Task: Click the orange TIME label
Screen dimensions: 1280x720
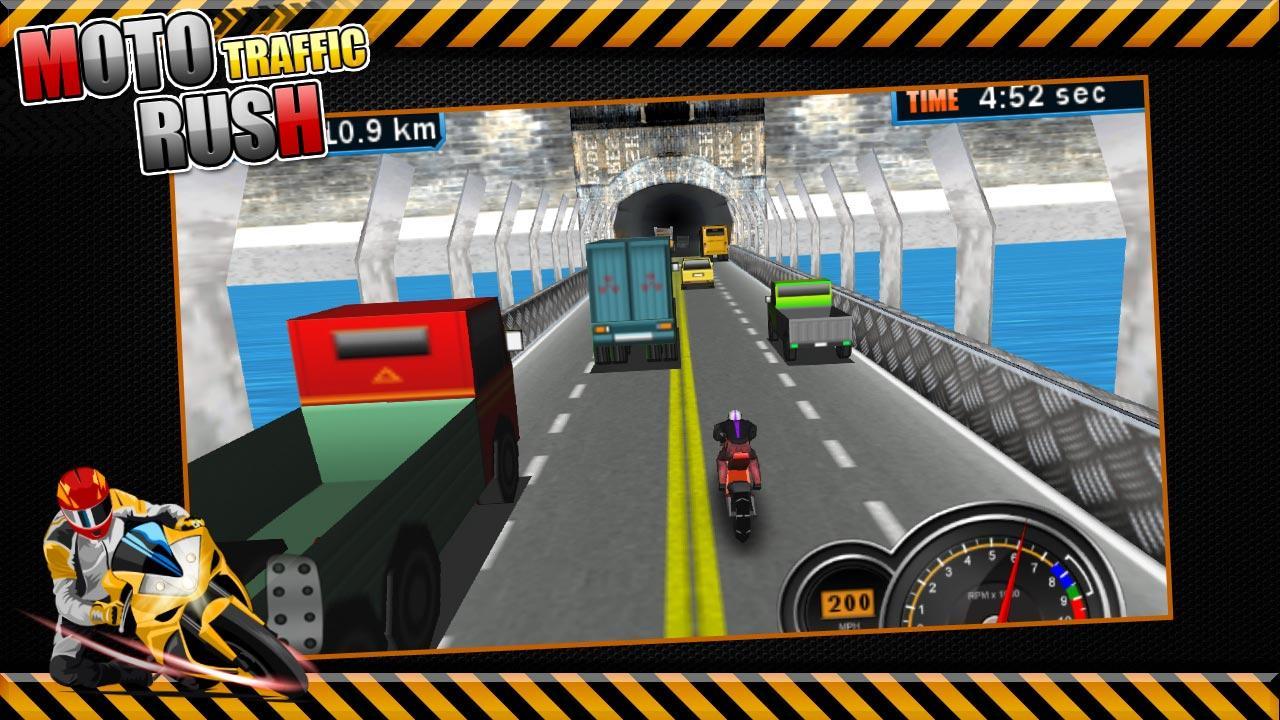Action: (932, 100)
